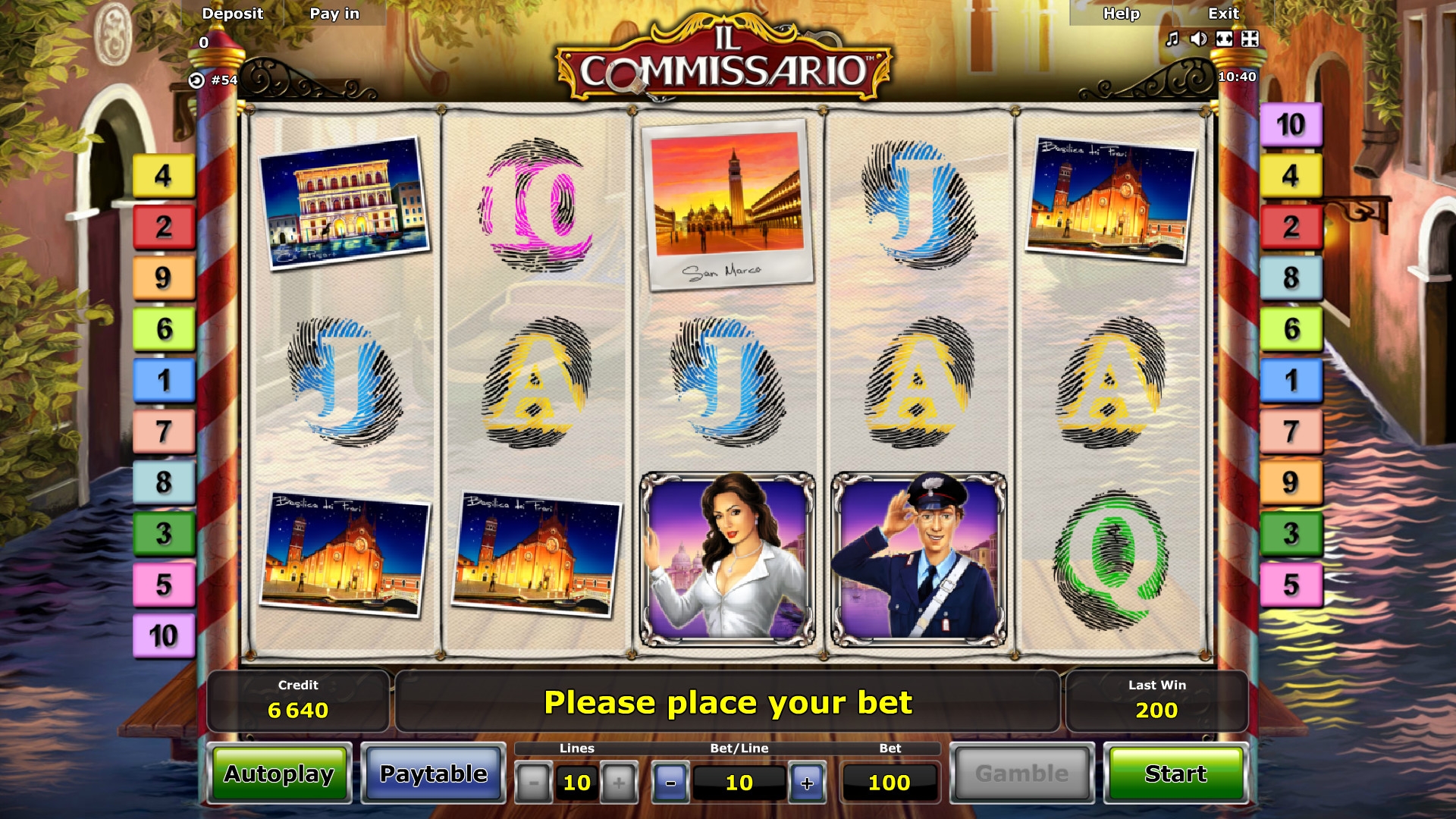Click the Gamble button
Viewport: 1456px width, 819px height.
coord(1021,773)
